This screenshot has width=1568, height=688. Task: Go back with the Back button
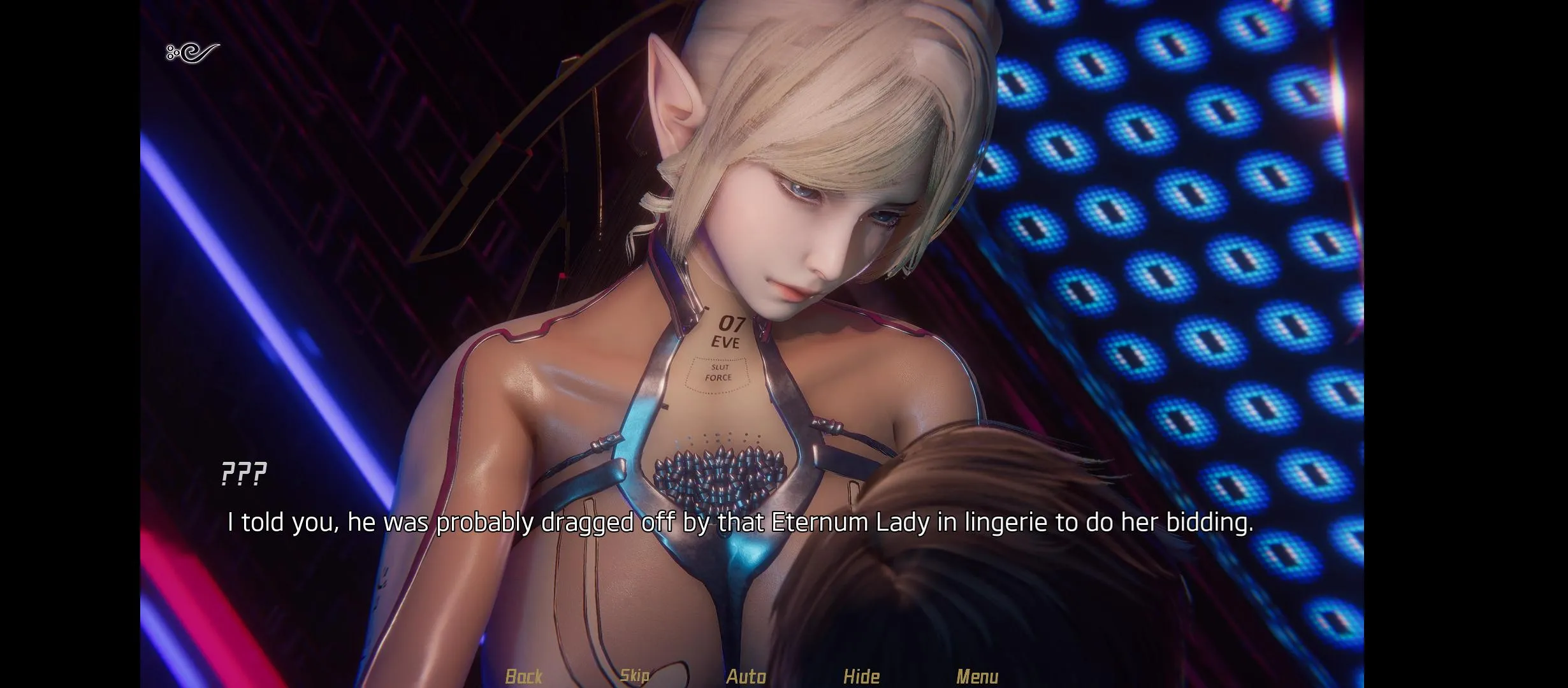coord(523,676)
